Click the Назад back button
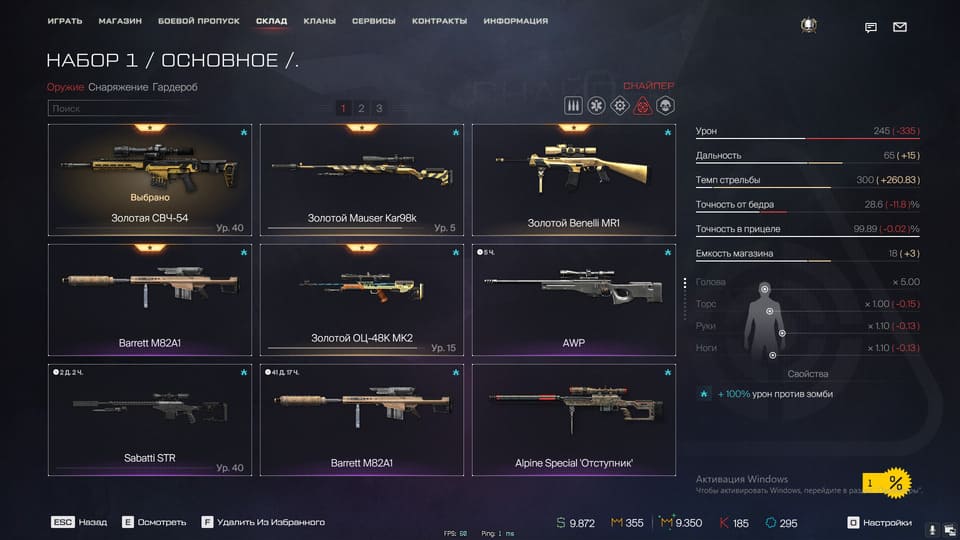Screen dimensions: 960x540 point(81,522)
